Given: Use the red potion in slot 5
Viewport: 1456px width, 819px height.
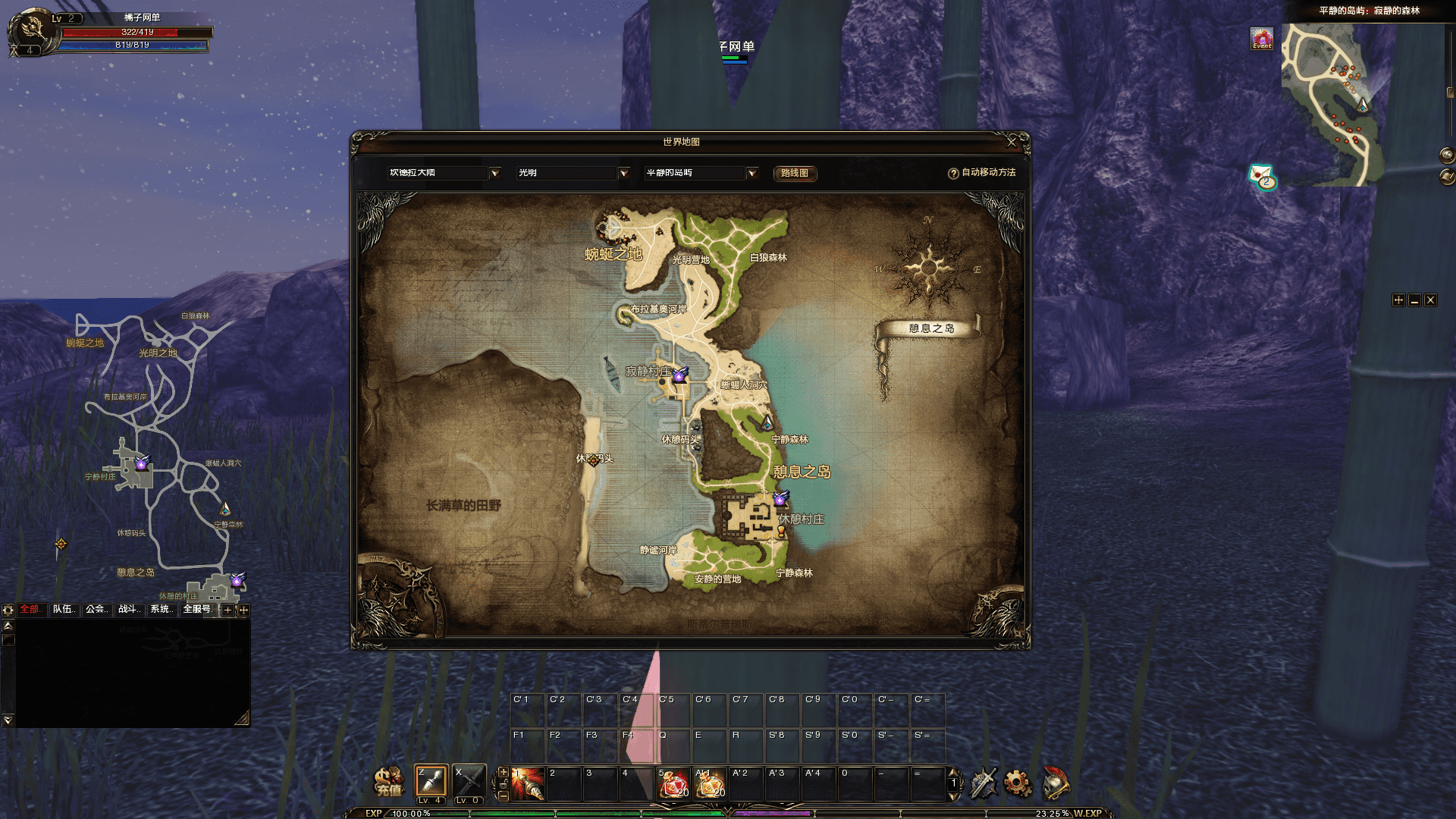Looking at the screenshot, I should click(673, 784).
